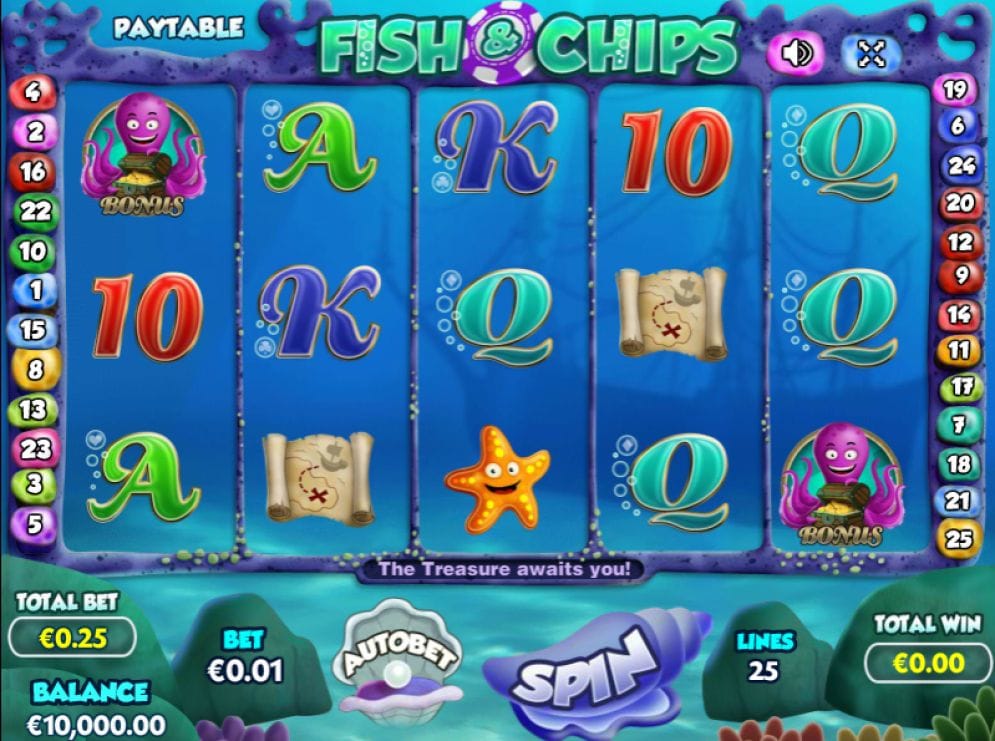Select payline number 19 bubble

pos(955,90)
